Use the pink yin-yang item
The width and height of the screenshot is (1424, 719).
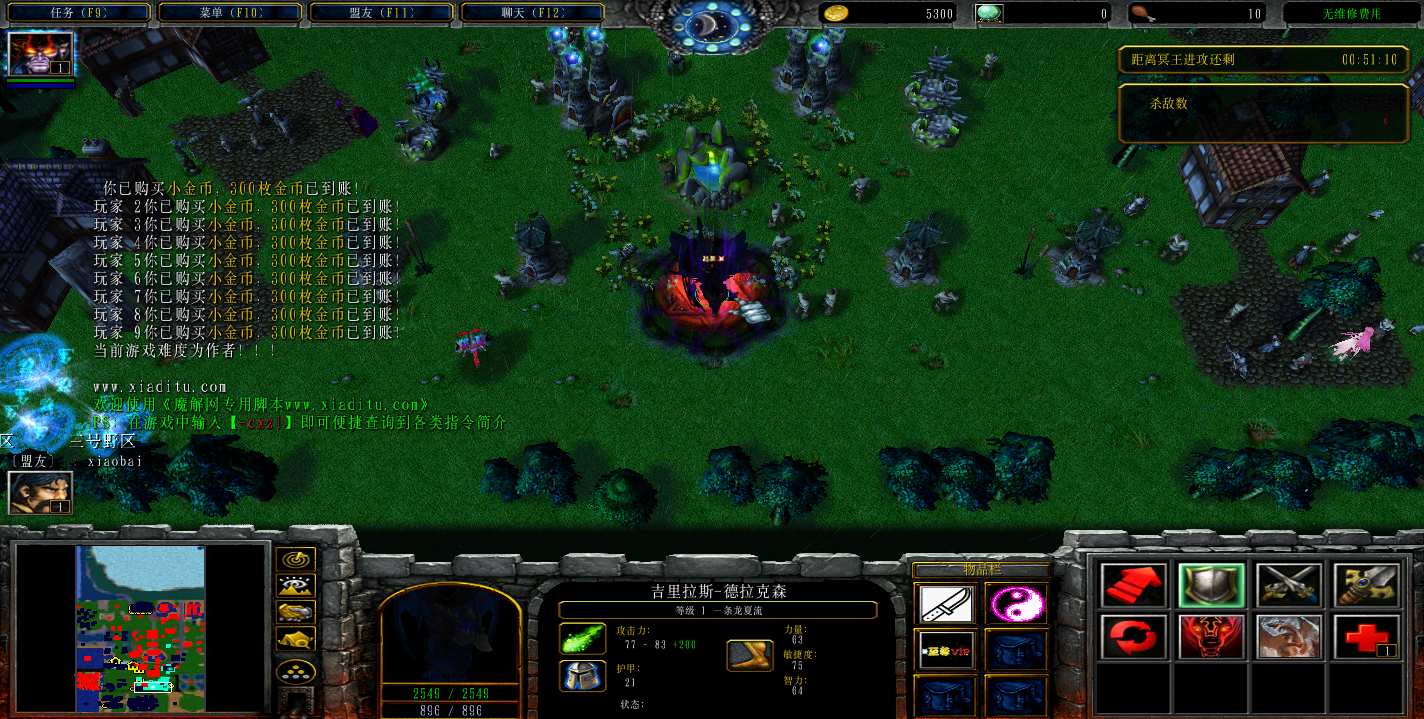1016,604
